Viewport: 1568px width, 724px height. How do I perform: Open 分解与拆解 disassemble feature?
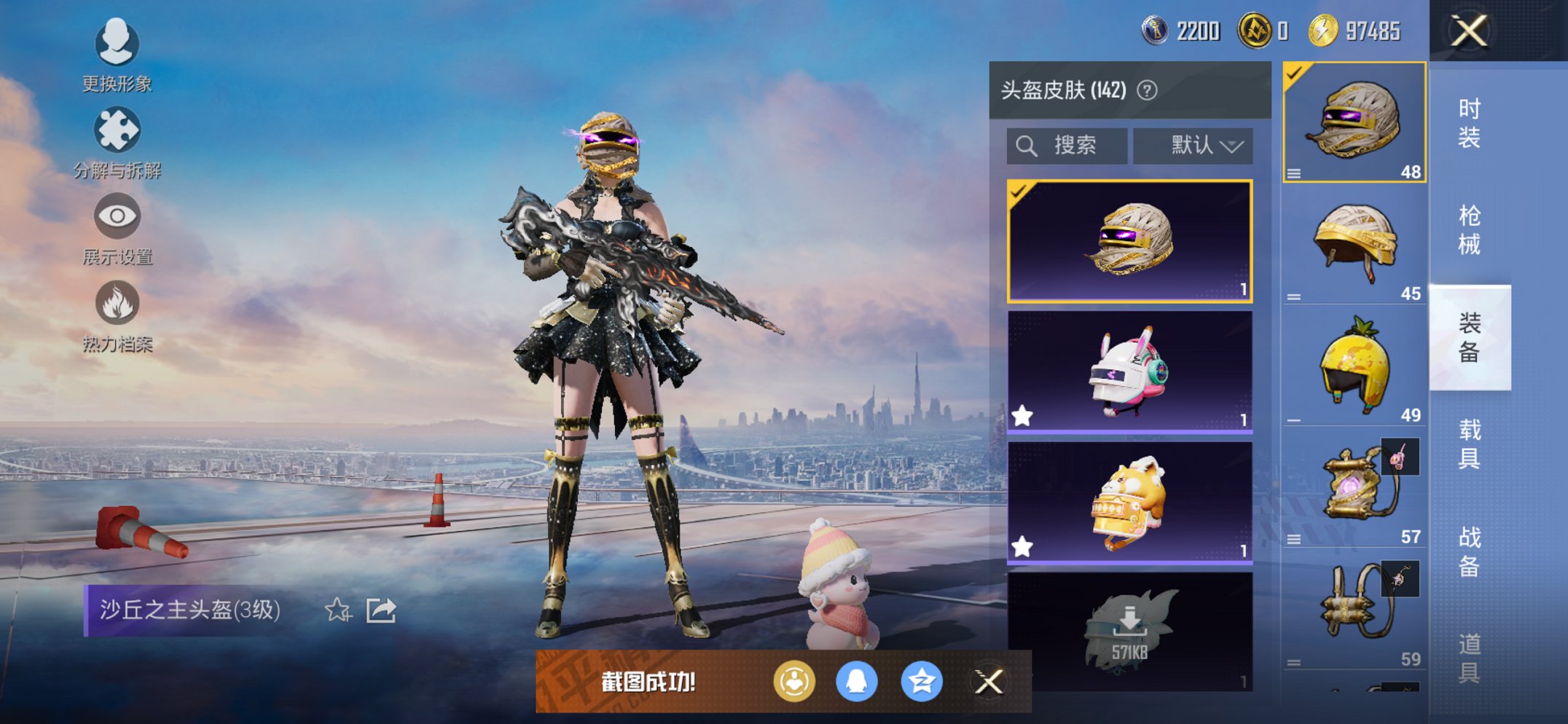[x=117, y=131]
